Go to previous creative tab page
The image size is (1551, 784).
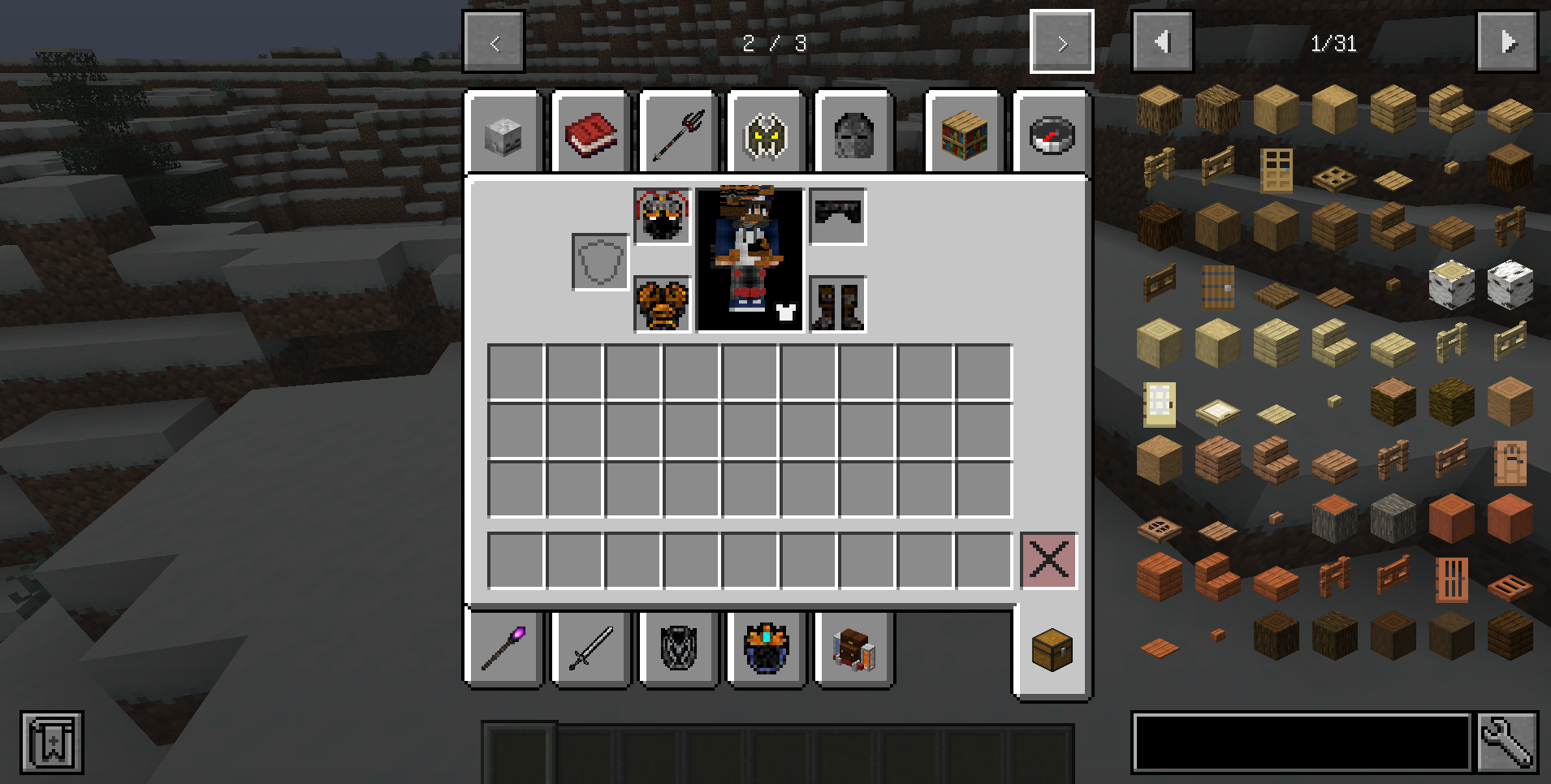tap(494, 42)
